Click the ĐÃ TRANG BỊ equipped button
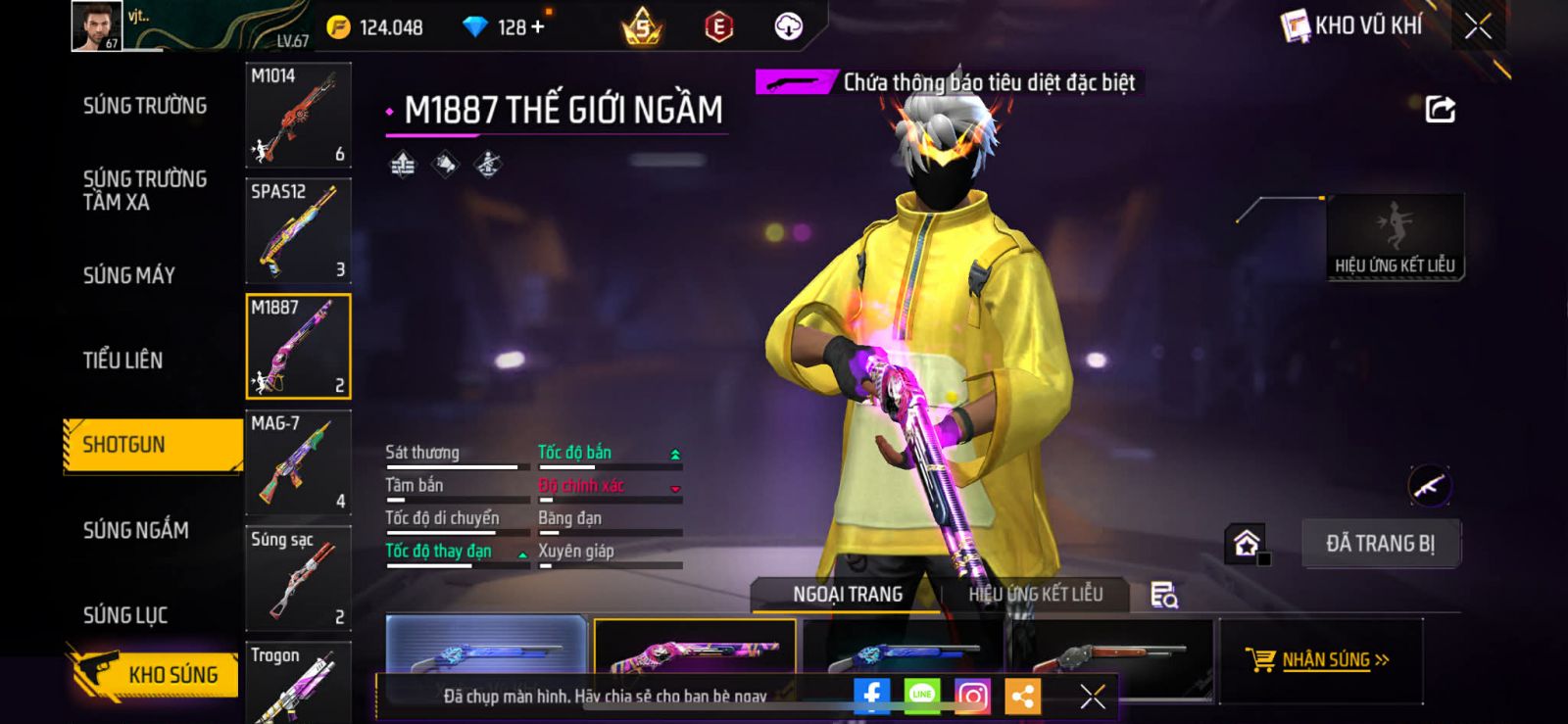 (x=1381, y=544)
